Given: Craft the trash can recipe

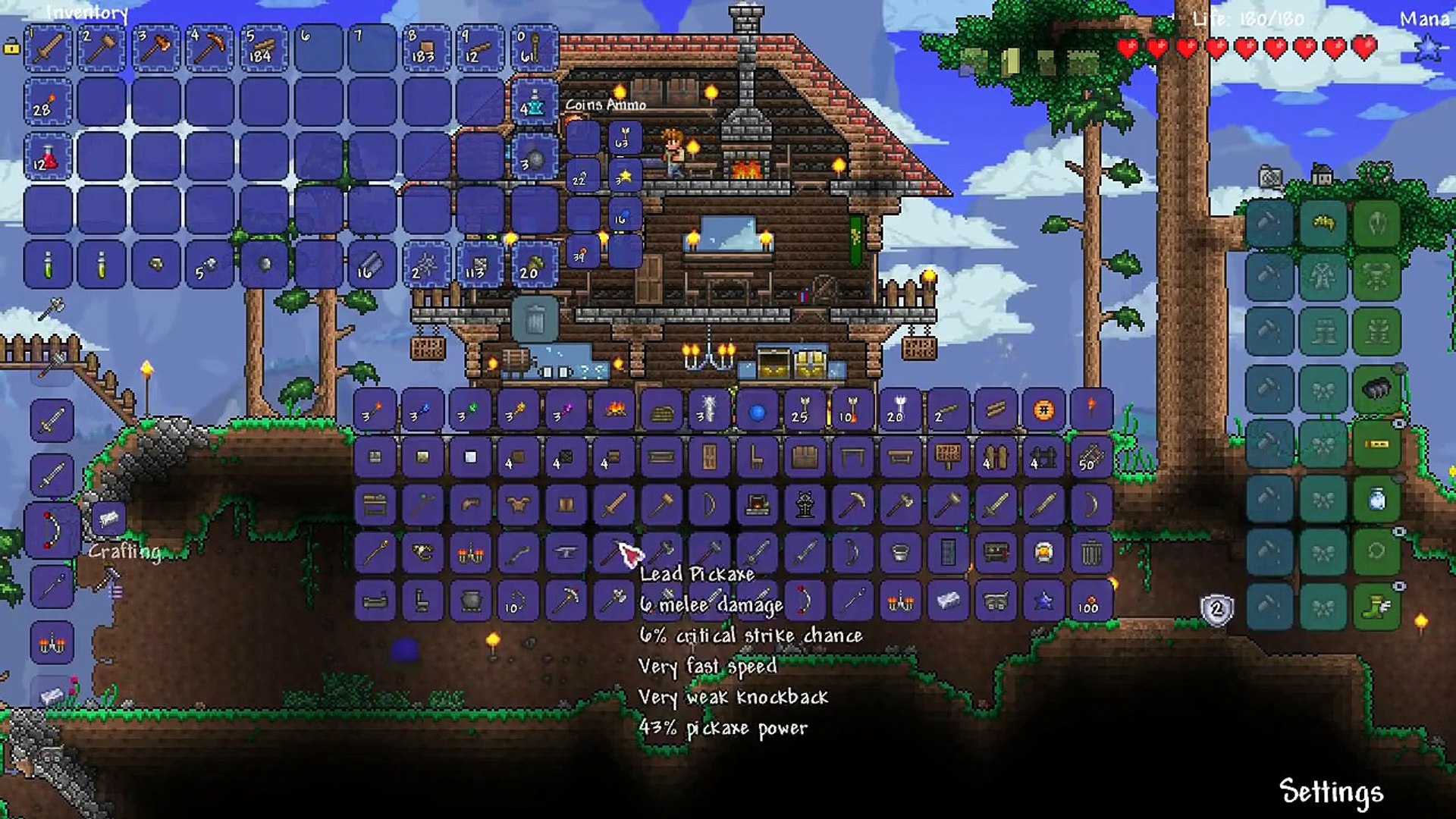Looking at the screenshot, I should point(1090,553).
